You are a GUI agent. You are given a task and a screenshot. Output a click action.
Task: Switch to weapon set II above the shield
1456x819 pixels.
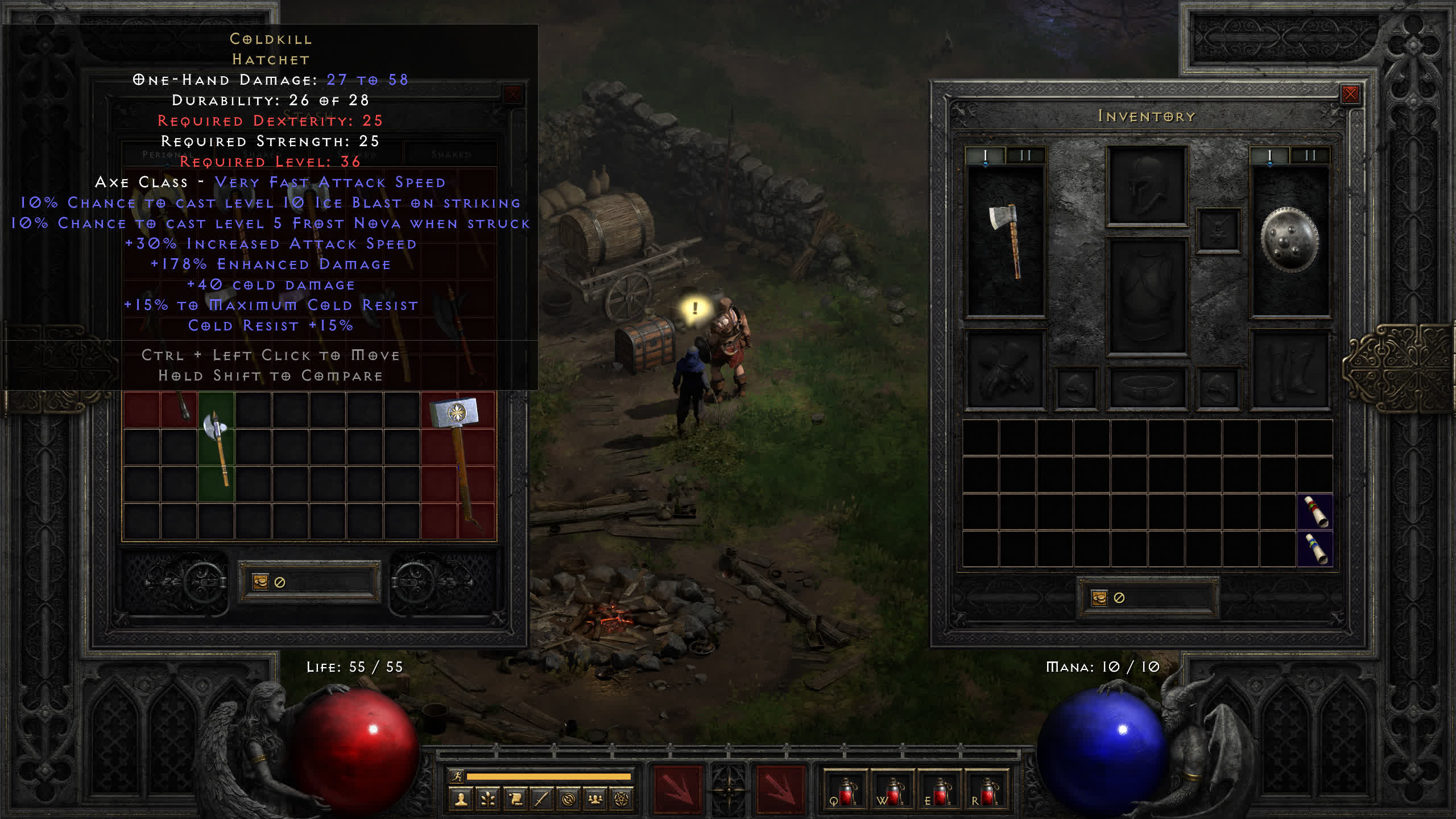pyautogui.click(x=1310, y=155)
